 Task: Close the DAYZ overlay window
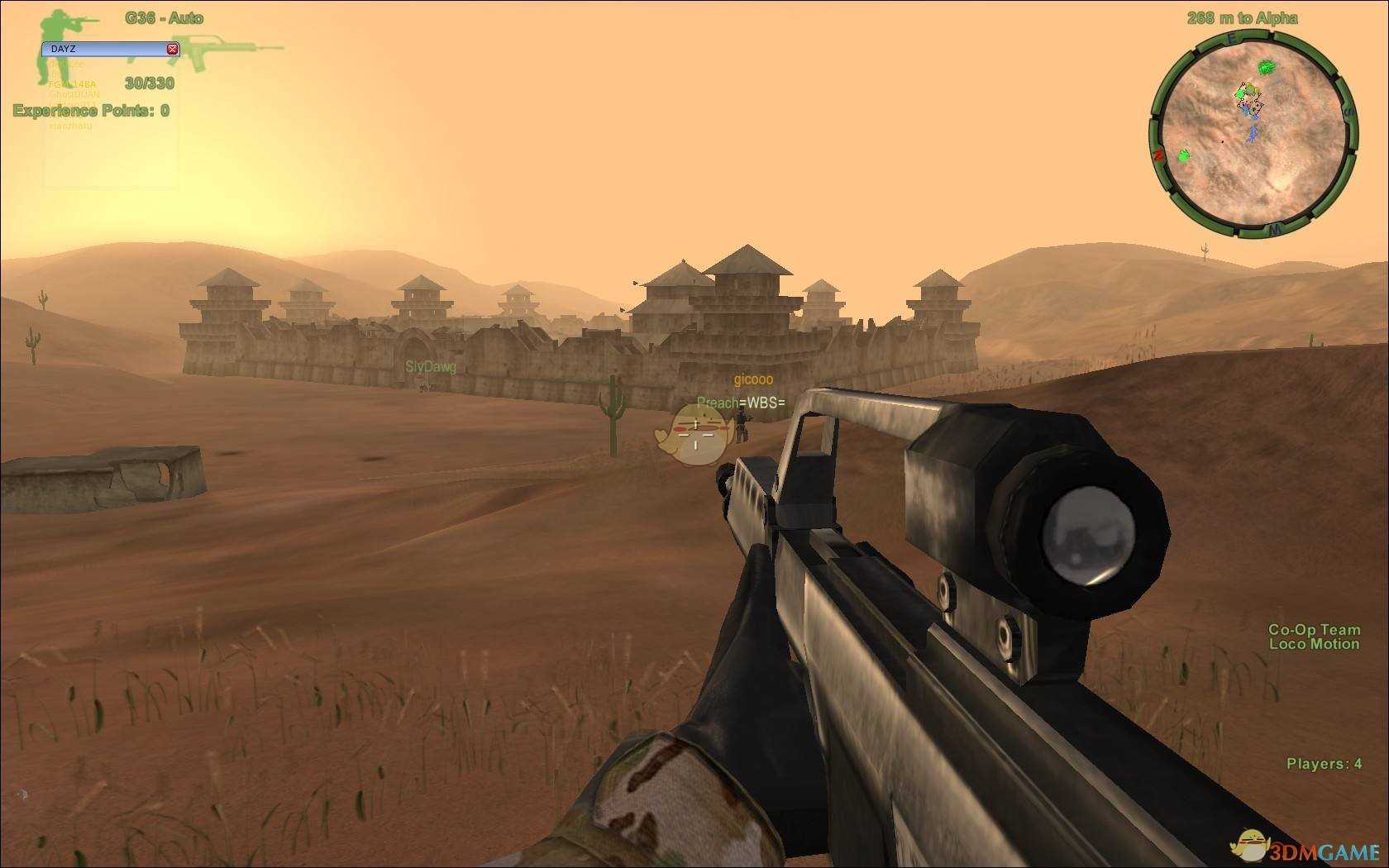click(172, 49)
